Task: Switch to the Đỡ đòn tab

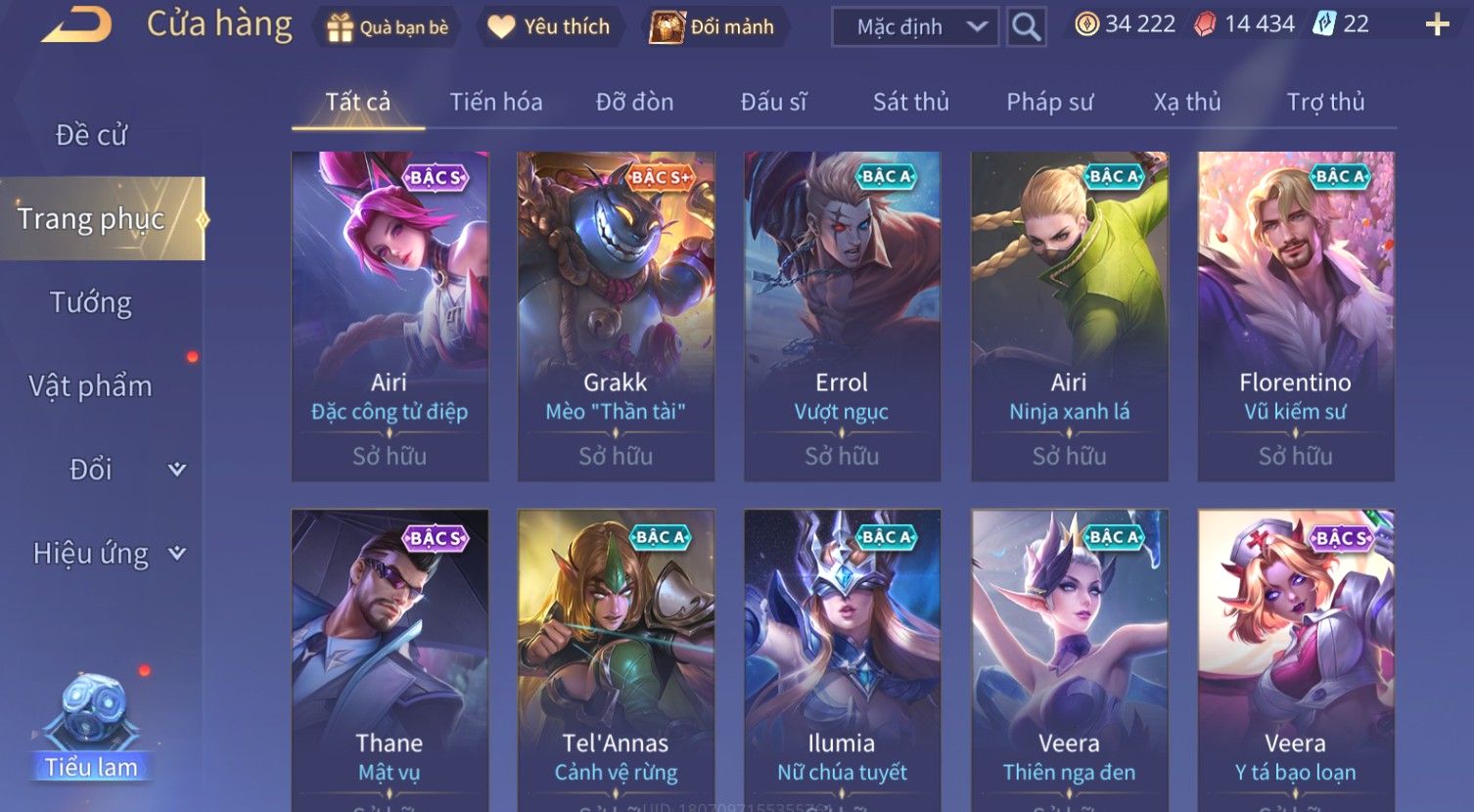Action: [x=634, y=102]
